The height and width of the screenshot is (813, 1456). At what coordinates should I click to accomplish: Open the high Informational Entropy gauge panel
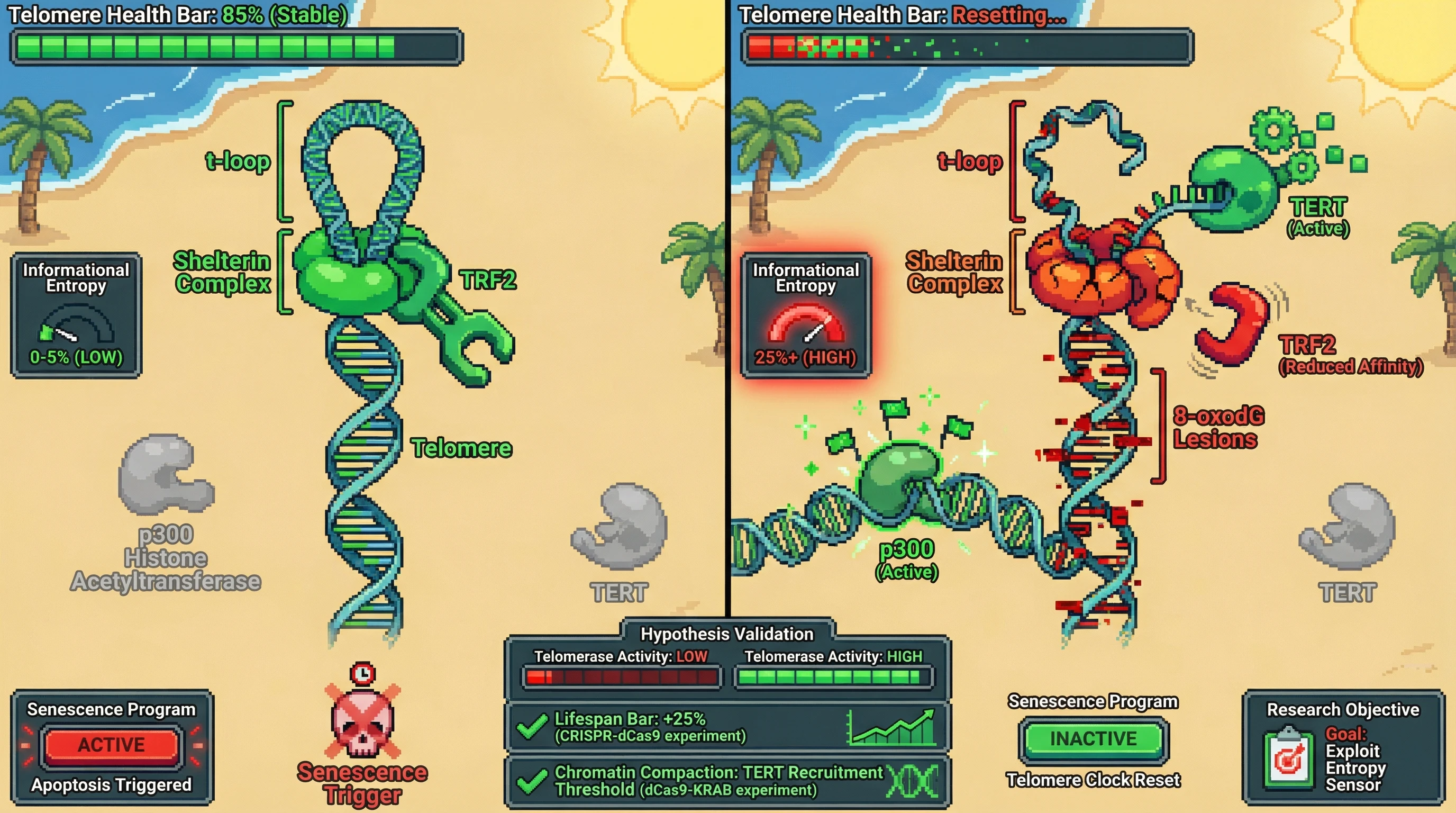pos(805,315)
